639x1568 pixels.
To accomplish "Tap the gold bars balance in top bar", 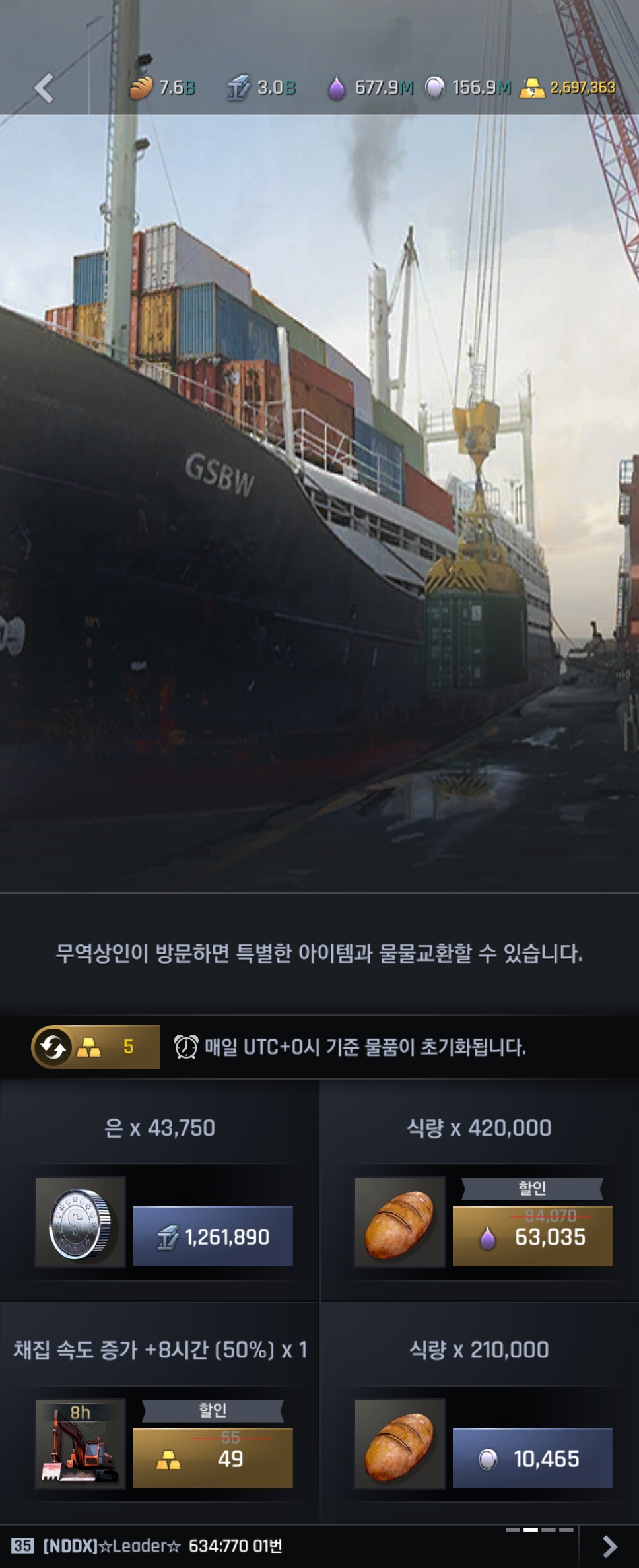I will pos(568,88).
